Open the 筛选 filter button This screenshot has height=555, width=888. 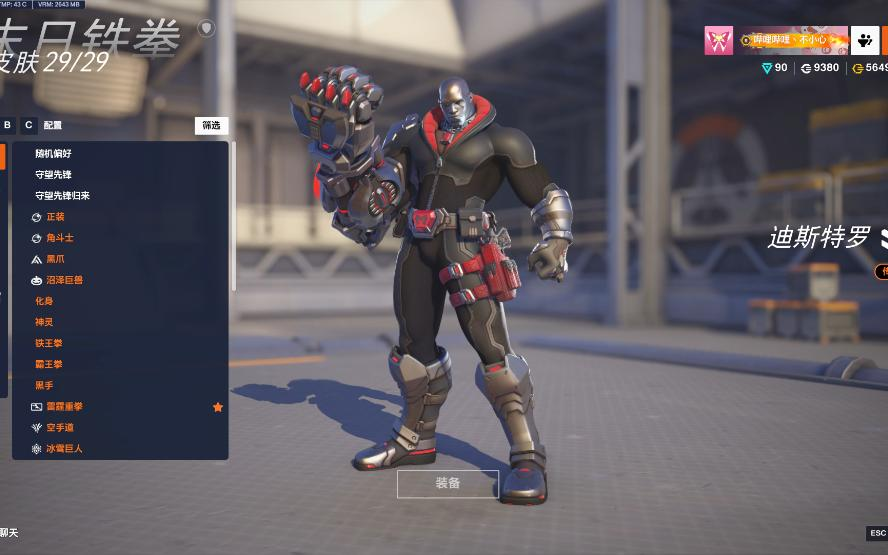(x=211, y=126)
